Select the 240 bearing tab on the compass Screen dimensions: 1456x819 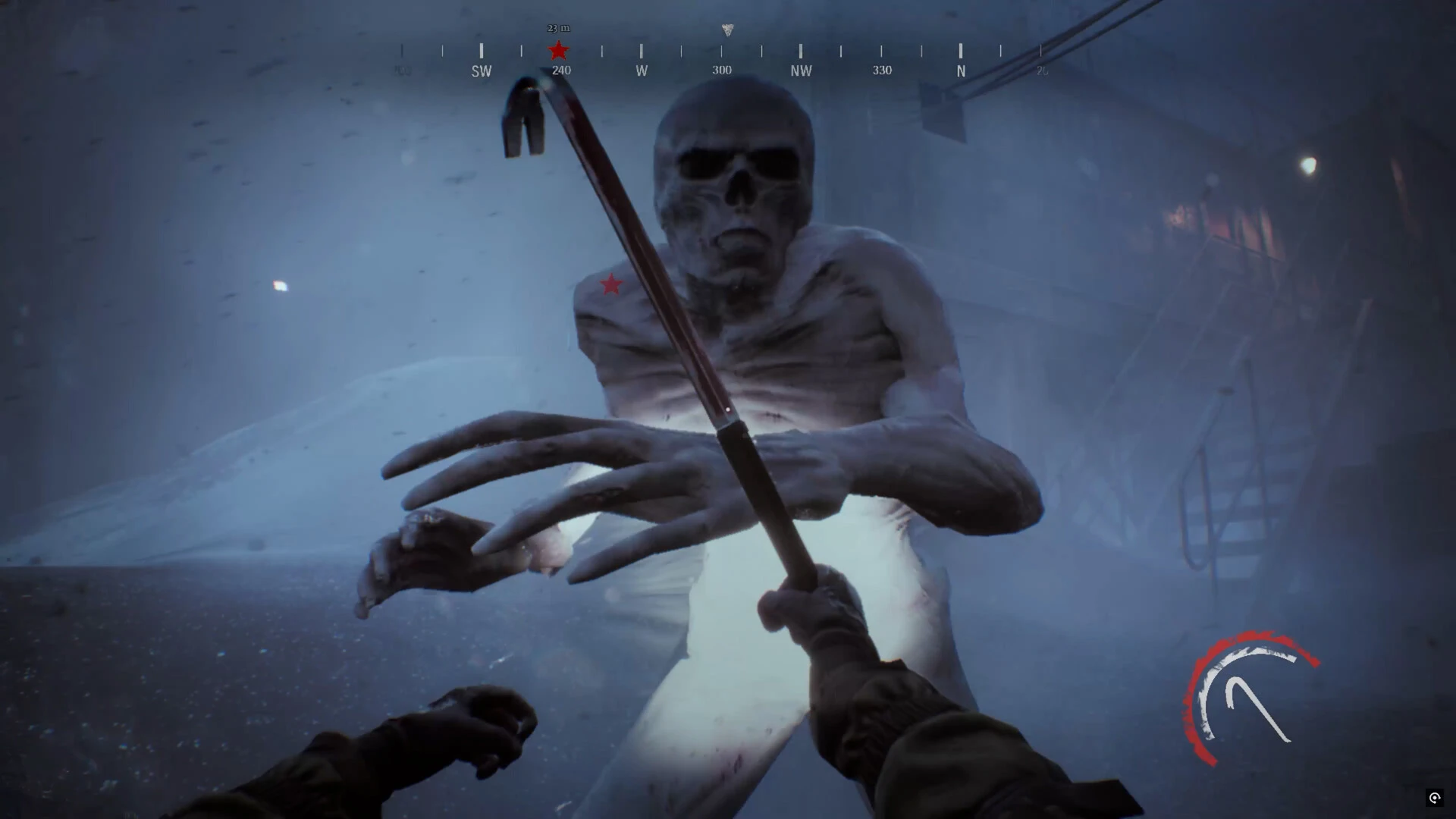pyautogui.click(x=560, y=70)
